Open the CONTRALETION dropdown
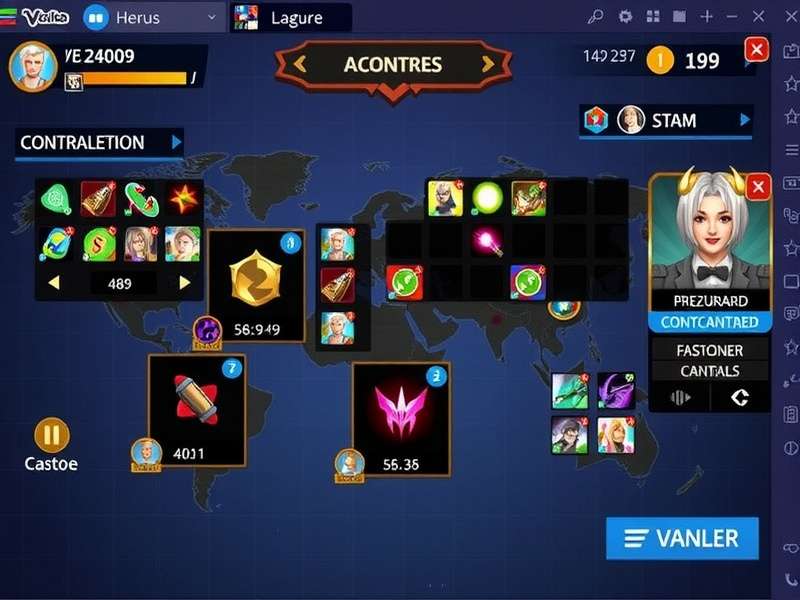The height and width of the screenshot is (600, 800). (177, 142)
